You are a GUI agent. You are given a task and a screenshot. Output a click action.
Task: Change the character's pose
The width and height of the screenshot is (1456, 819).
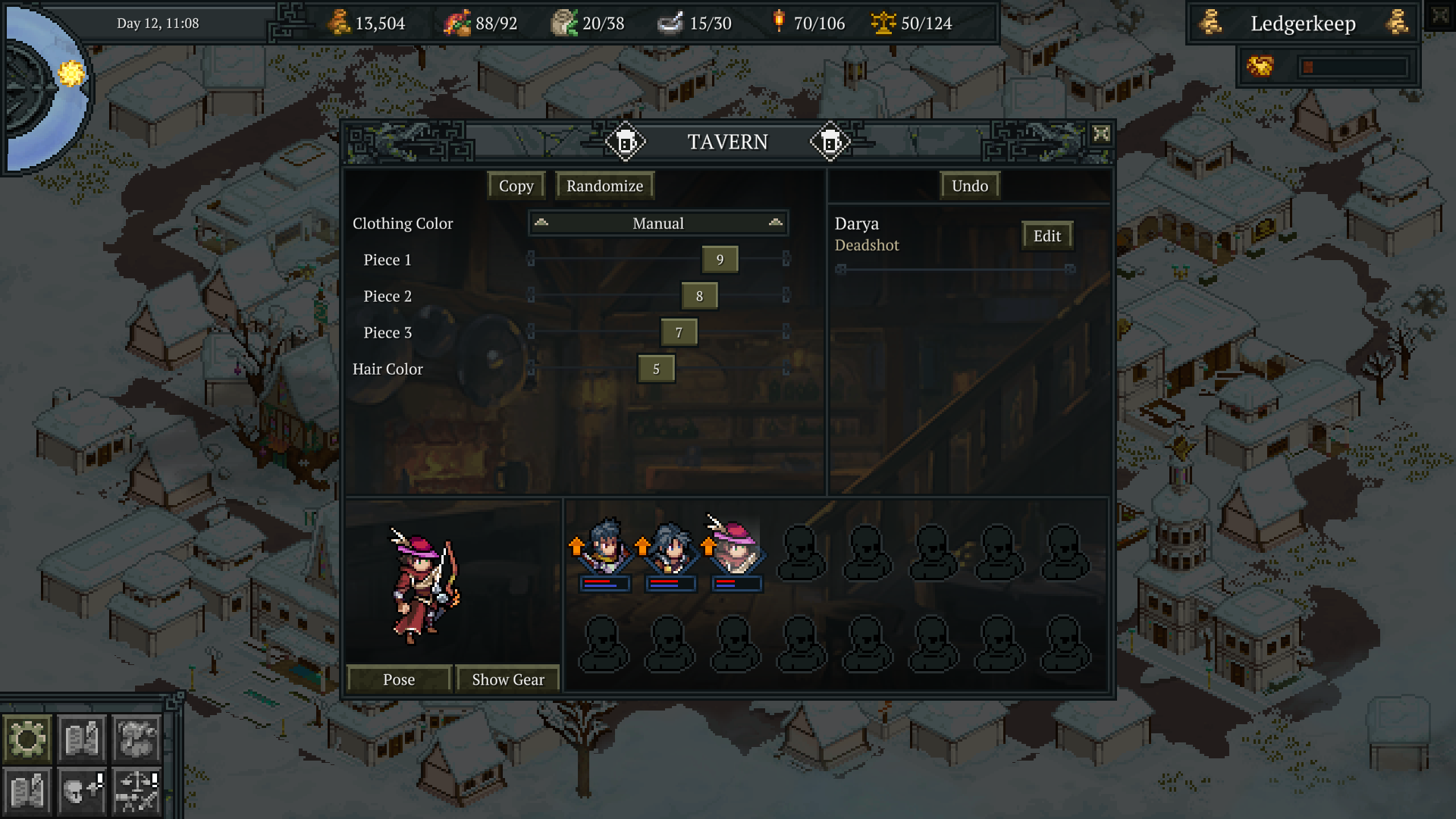click(399, 679)
